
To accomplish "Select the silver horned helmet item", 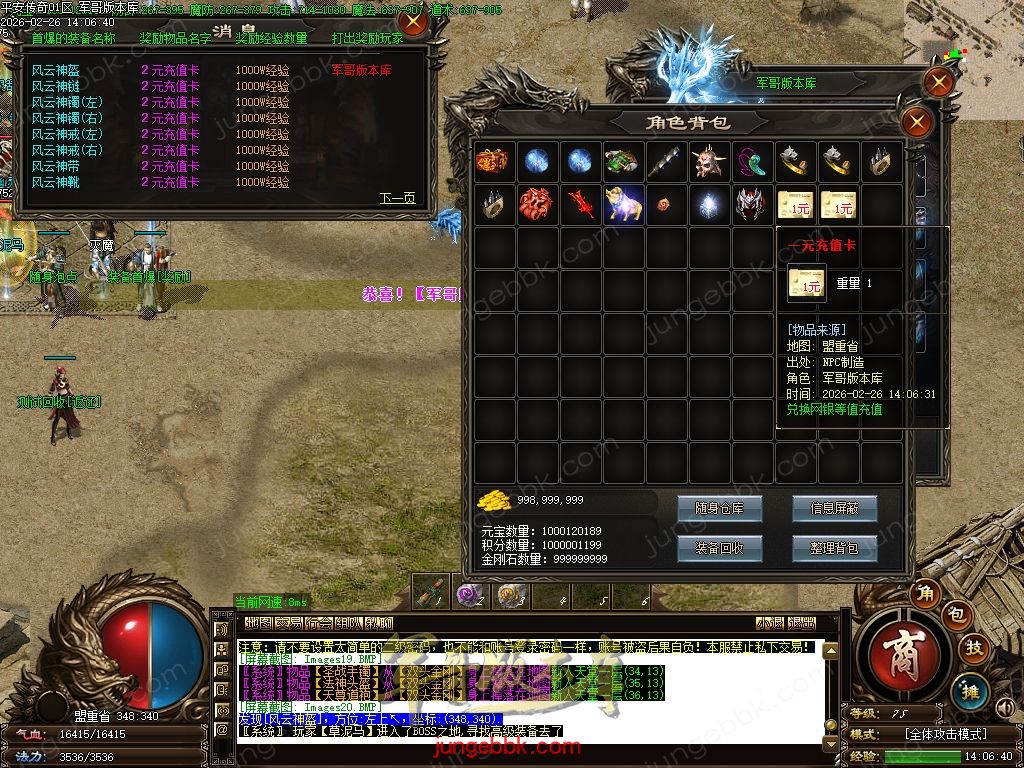I will (x=752, y=204).
